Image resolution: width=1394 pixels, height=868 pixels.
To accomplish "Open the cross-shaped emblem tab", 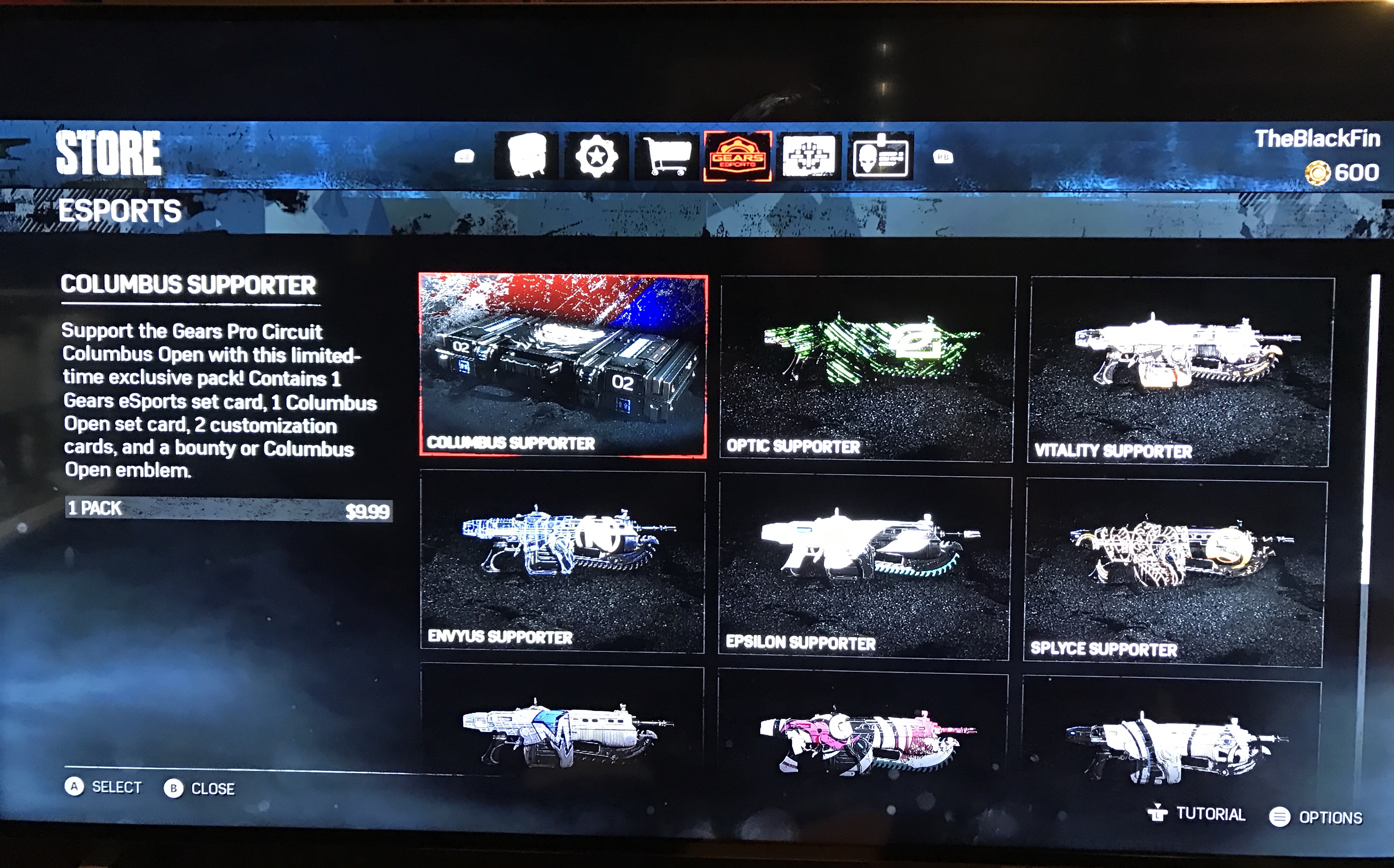I will pos(808,156).
